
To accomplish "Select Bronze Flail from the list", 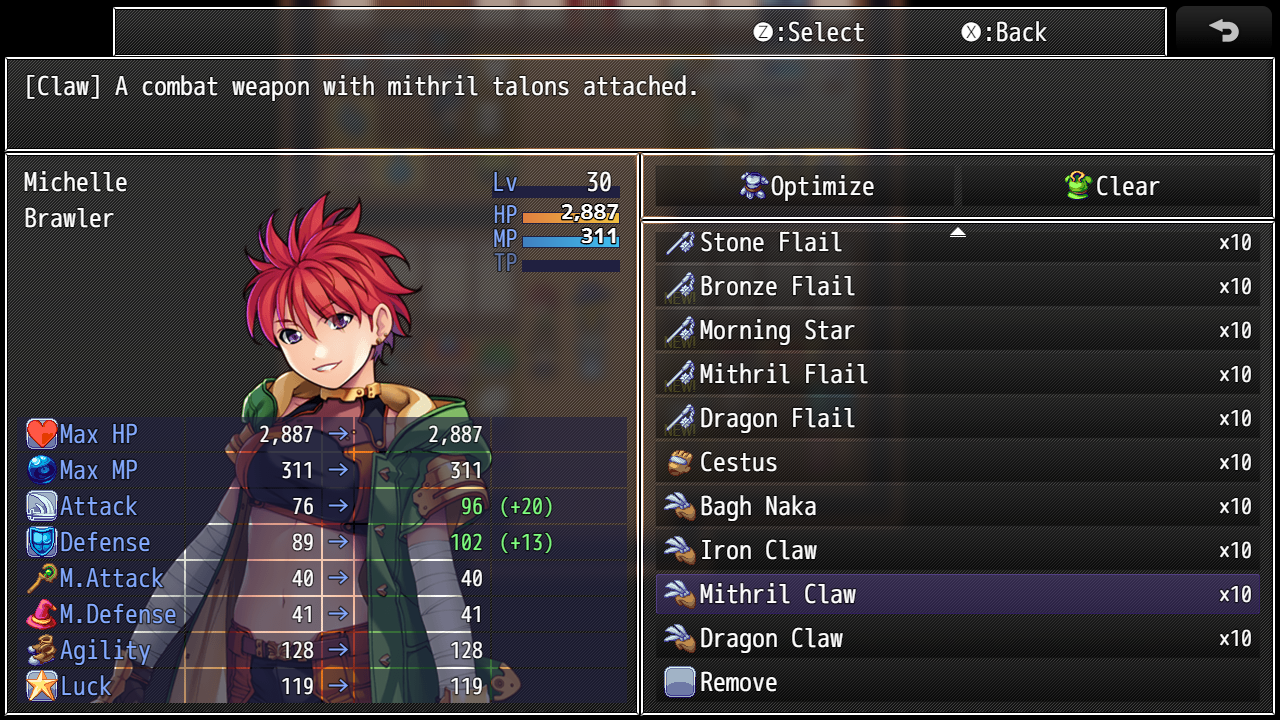I will point(957,287).
